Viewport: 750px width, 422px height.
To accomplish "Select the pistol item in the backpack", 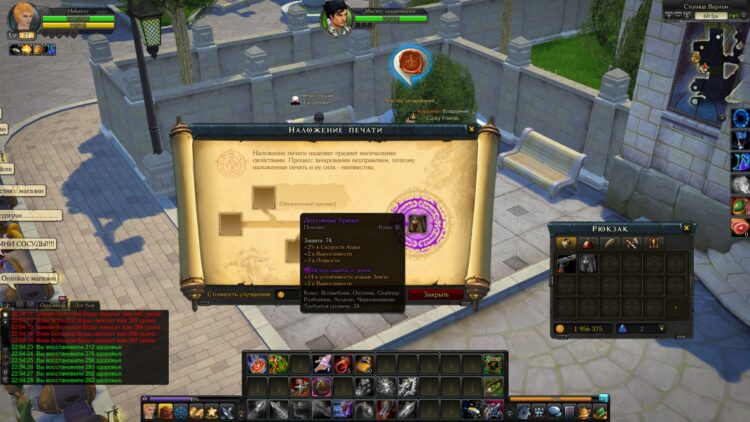I will (567, 262).
